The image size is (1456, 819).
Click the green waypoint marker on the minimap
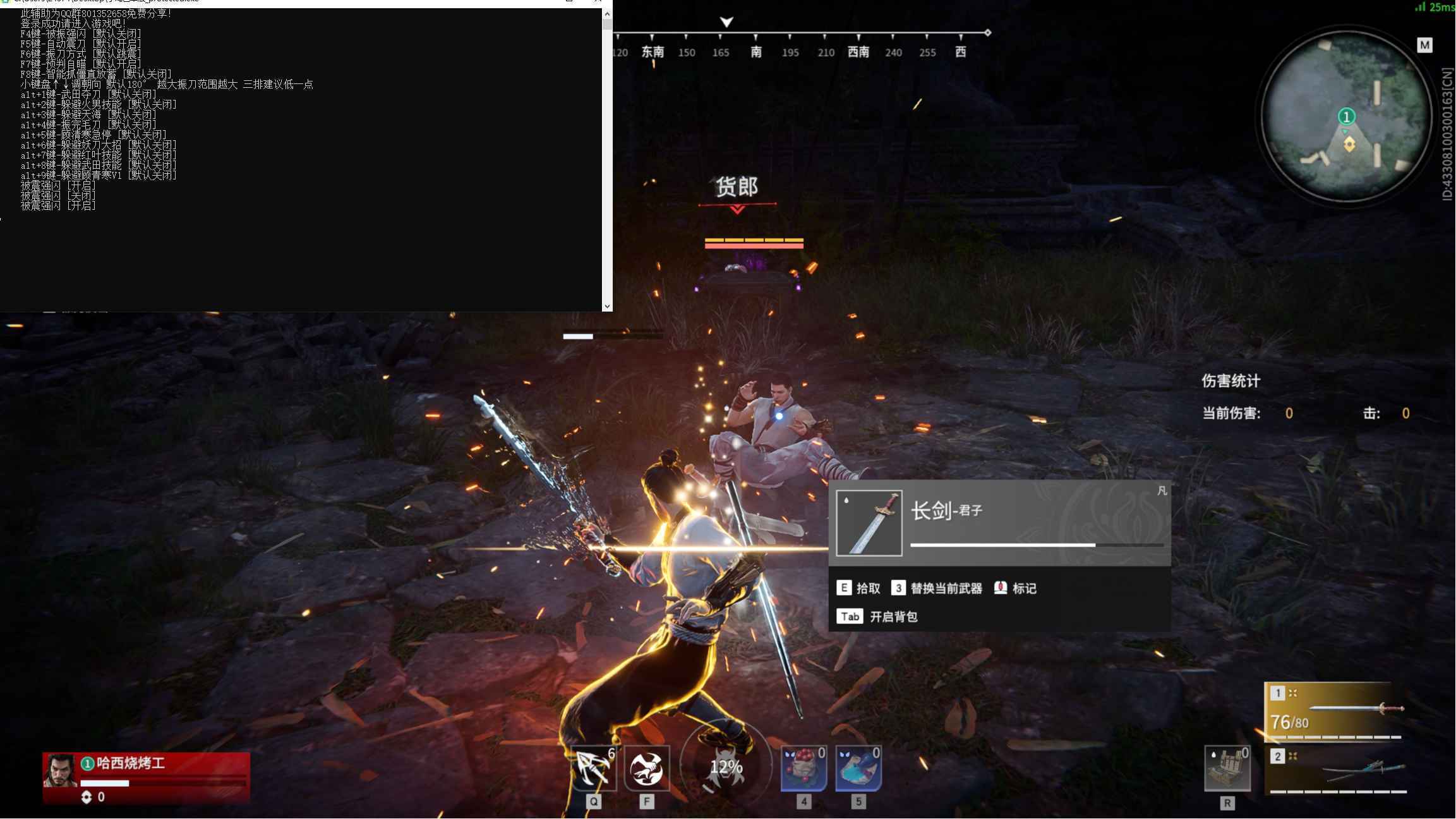1347,116
